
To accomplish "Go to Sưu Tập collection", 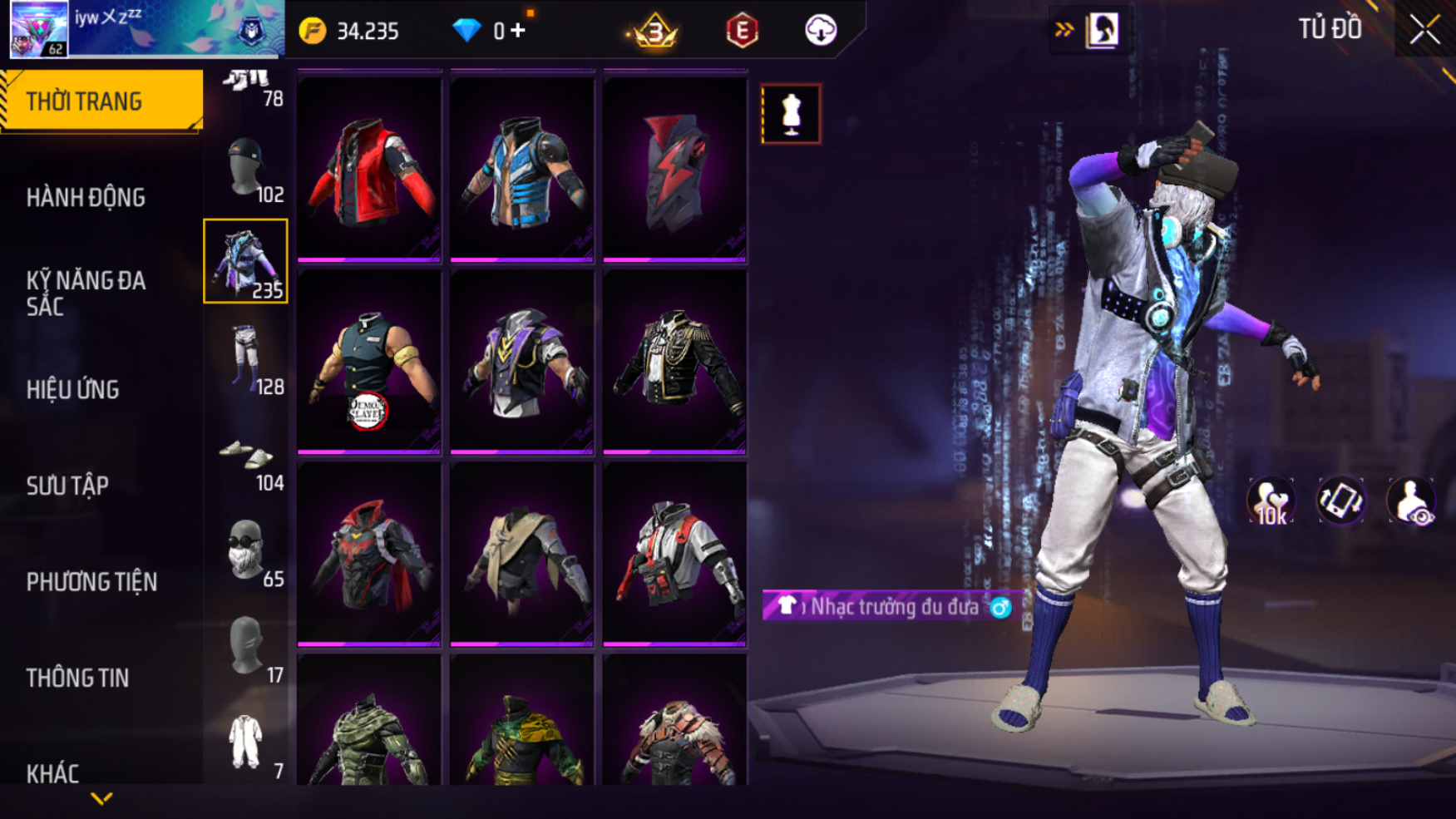I will [67, 486].
